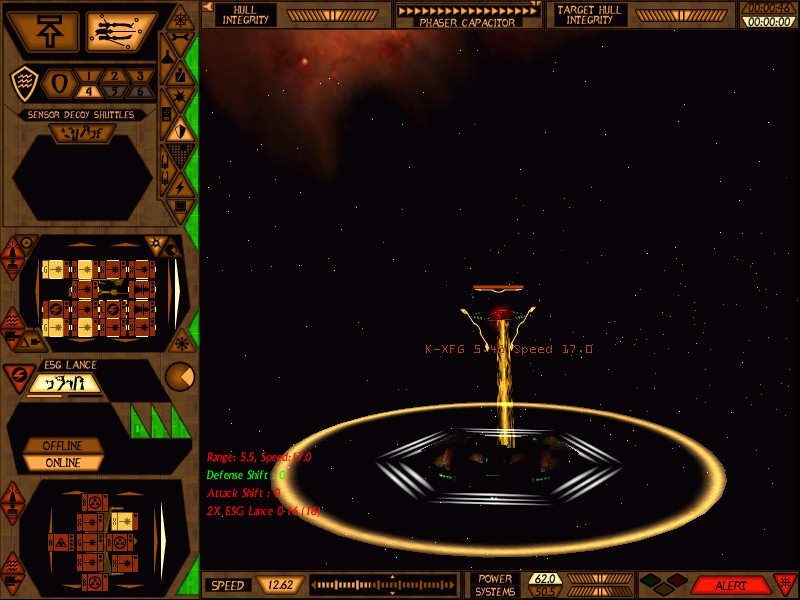Activate the red Alert button
The width and height of the screenshot is (800, 600).
(730, 585)
